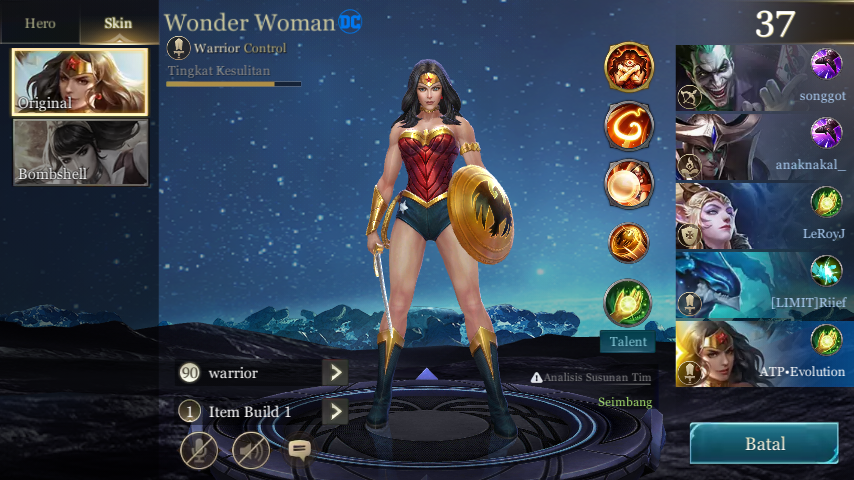
Task: Open the chat bubble quick messages
Action: coord(299,449)
